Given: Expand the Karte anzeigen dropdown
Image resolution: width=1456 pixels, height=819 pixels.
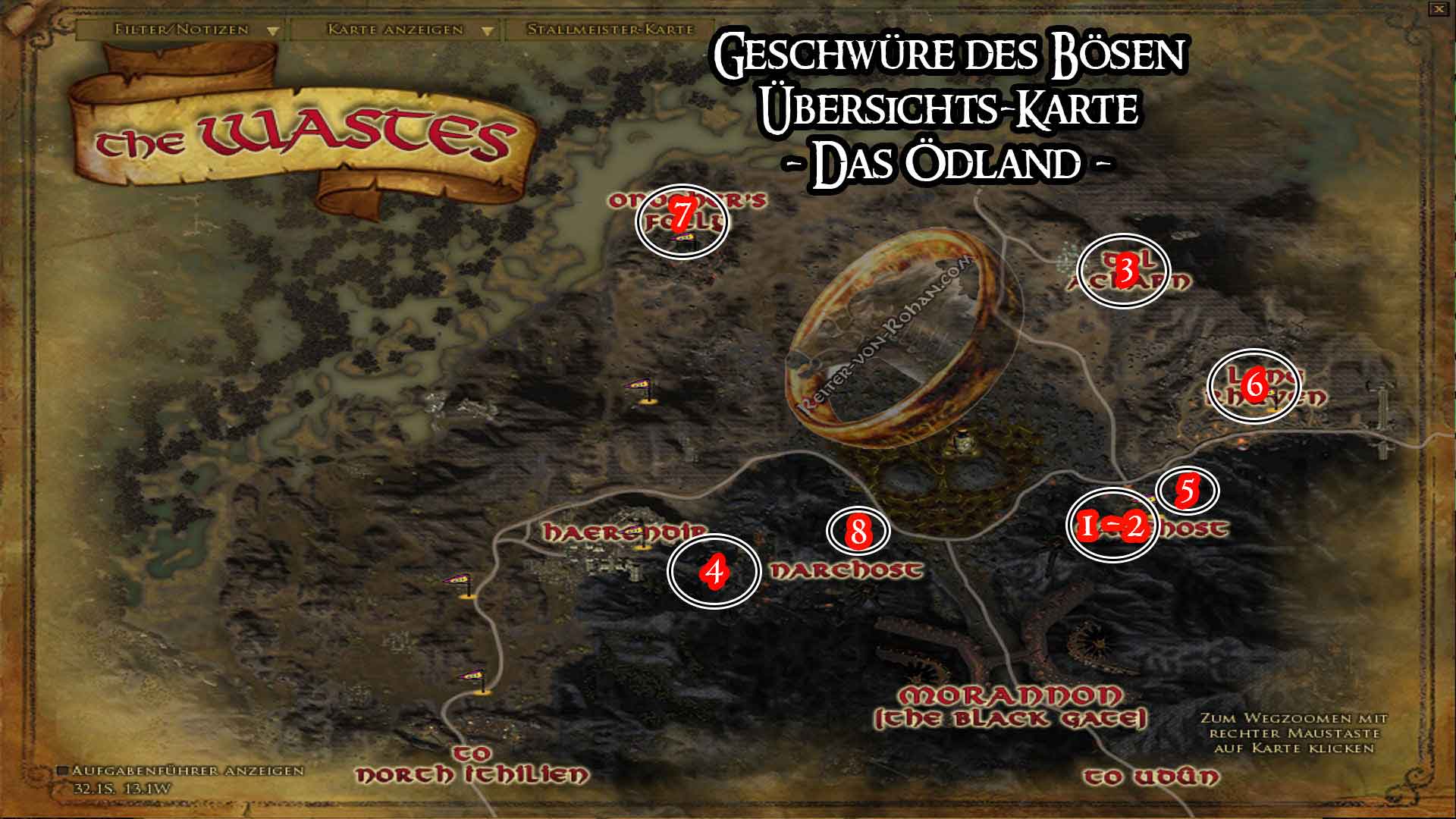Looking at the screenshot, I should pos(486,31).
